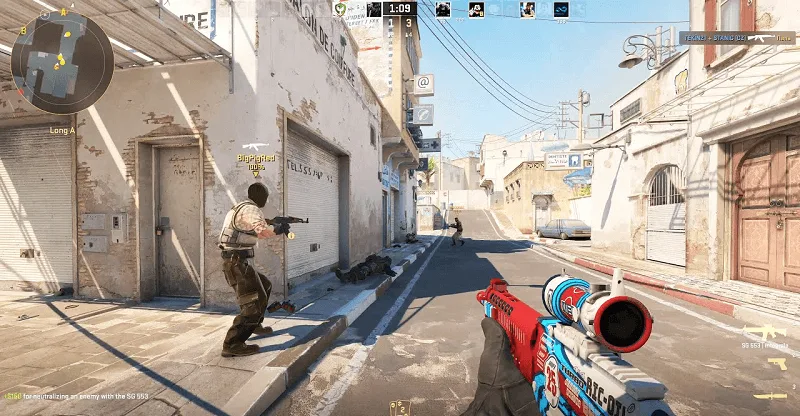Viewport: 800px width, 416px height.
Task: Select the SG 553 rifle slot
Action: click(763, 334)
